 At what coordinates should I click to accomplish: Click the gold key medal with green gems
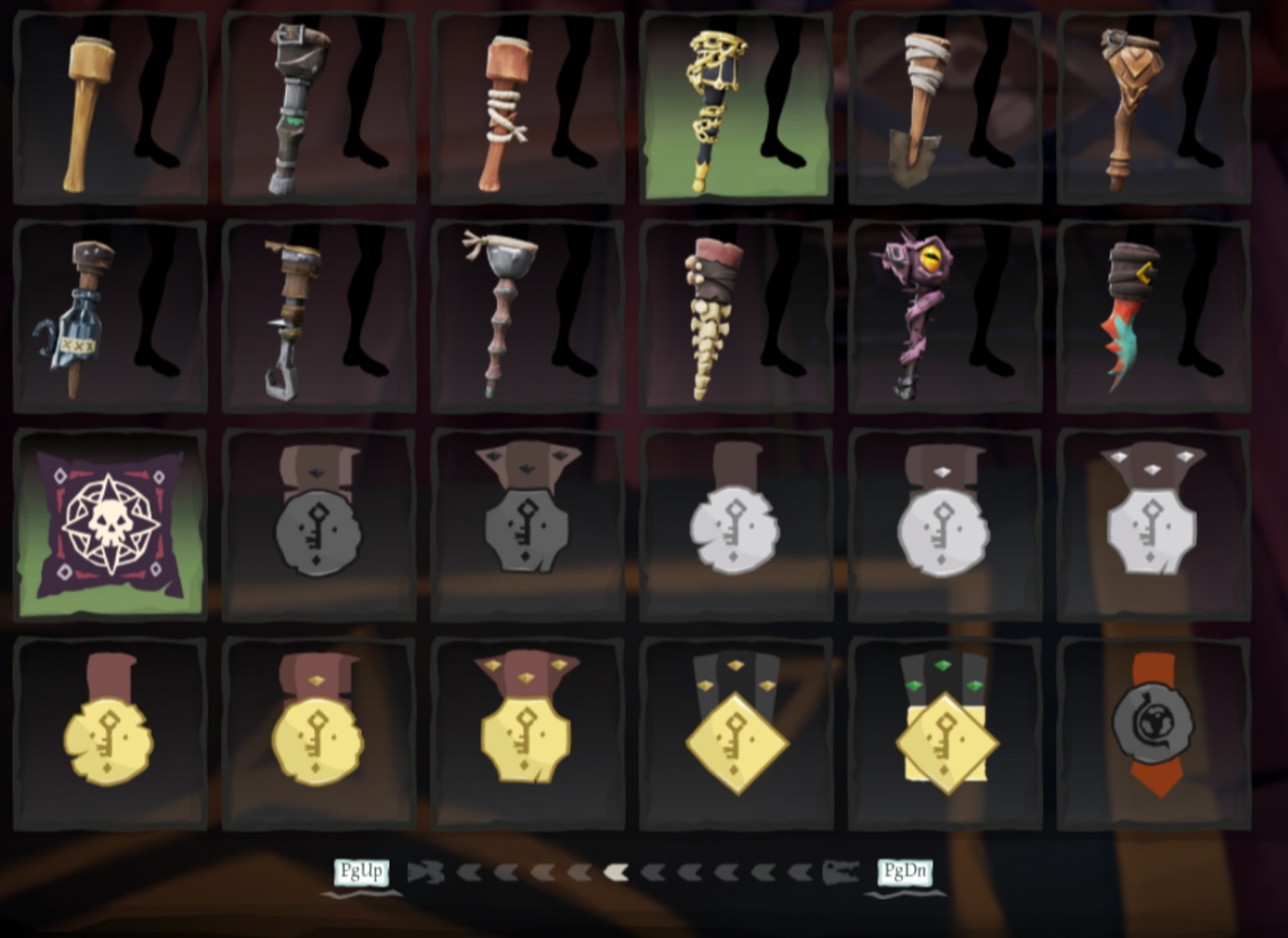point(945,738)
